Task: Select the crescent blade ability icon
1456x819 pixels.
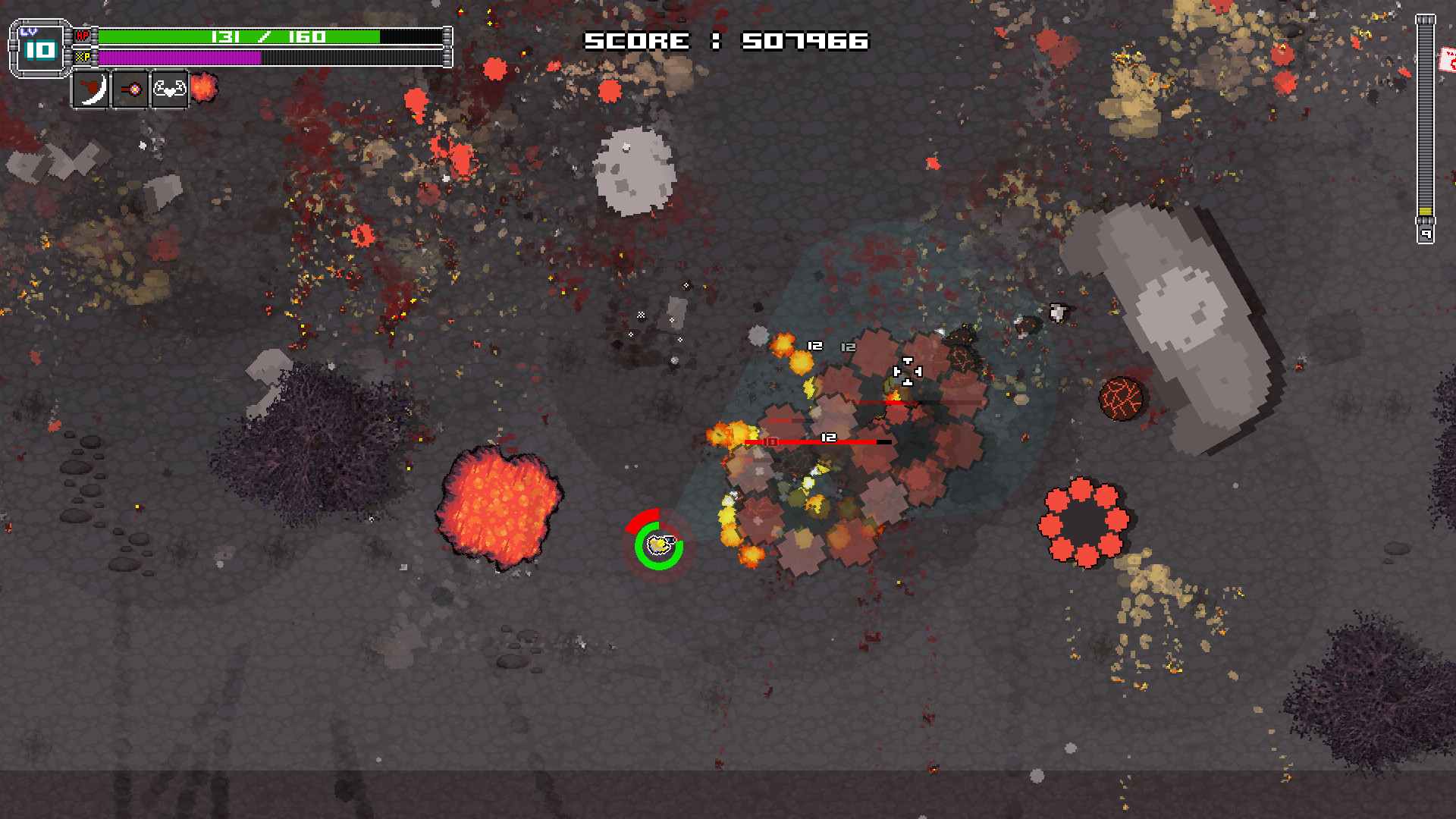Action: [92, 89]
